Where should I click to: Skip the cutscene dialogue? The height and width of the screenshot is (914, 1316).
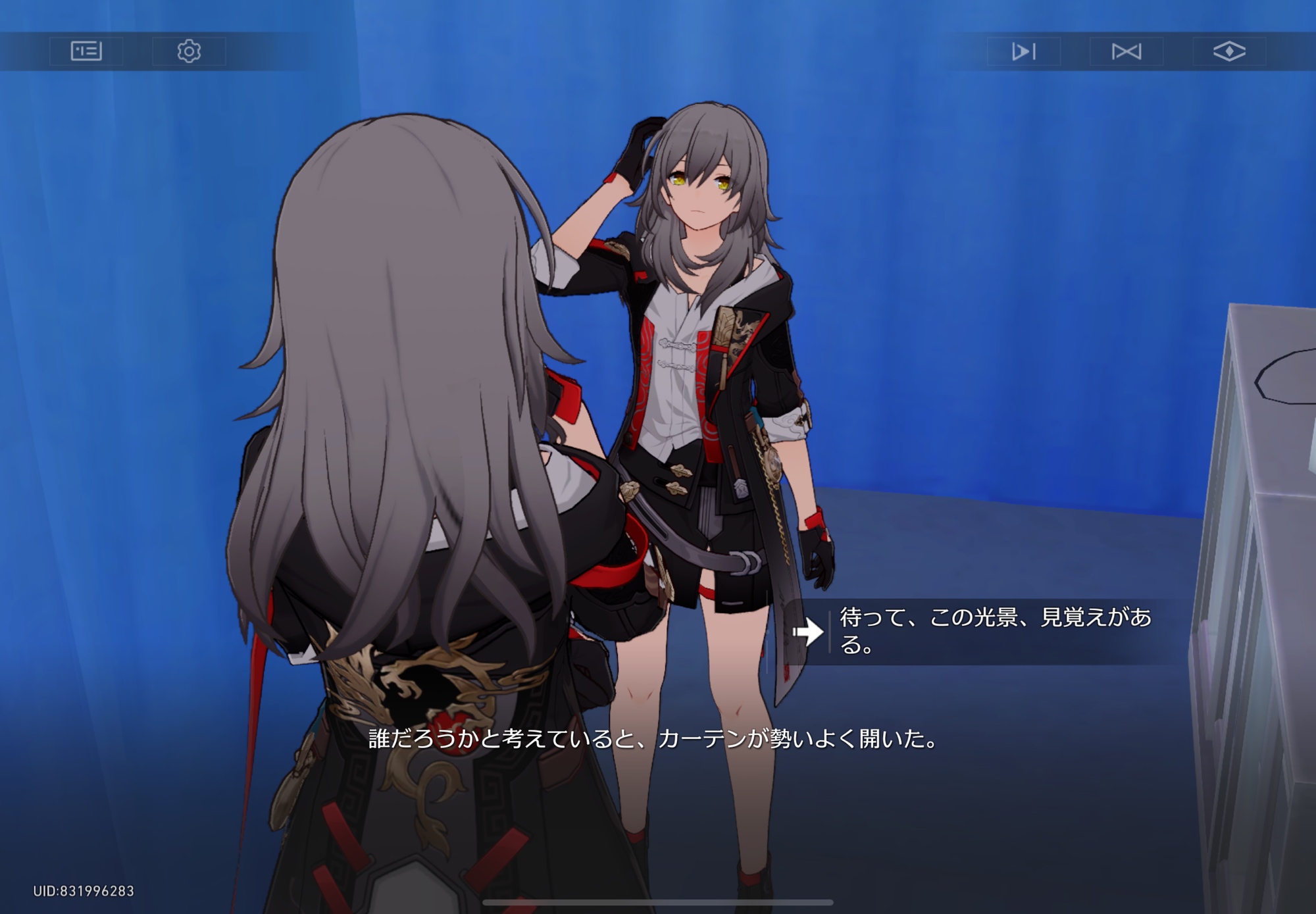click(x=1126, y=51)
